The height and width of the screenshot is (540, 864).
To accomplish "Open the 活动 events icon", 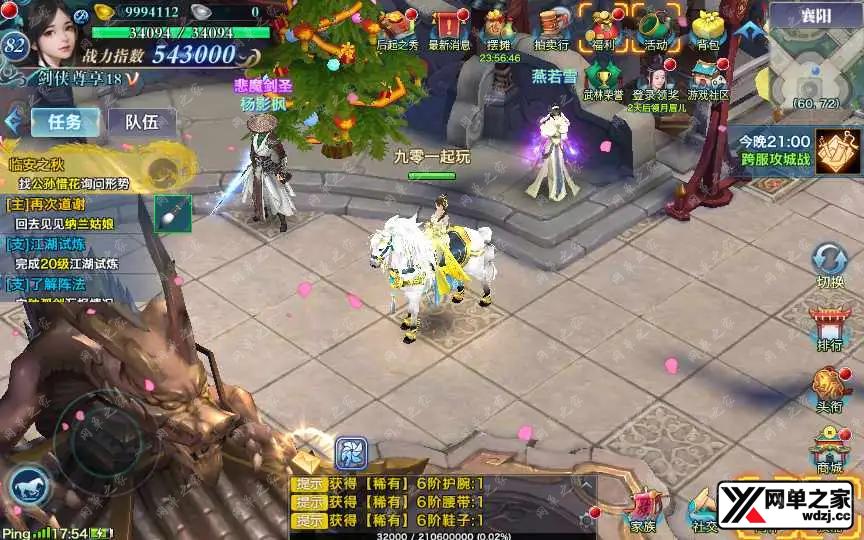I will coord(655,28).
